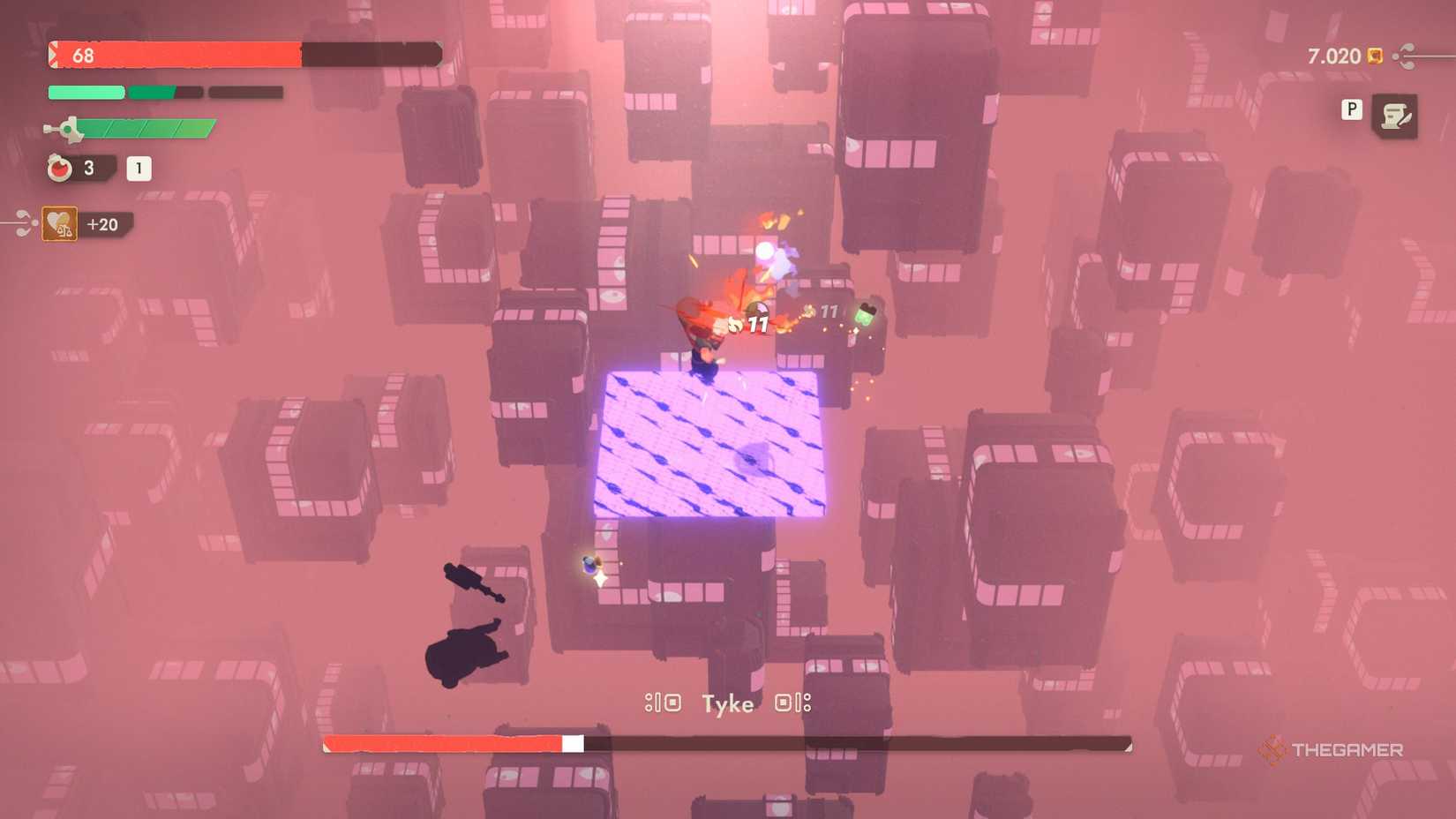Viewport: 1456px width, 819px height.
Task: Expand the right glyph beside the boss name
Action: point(791,703)
